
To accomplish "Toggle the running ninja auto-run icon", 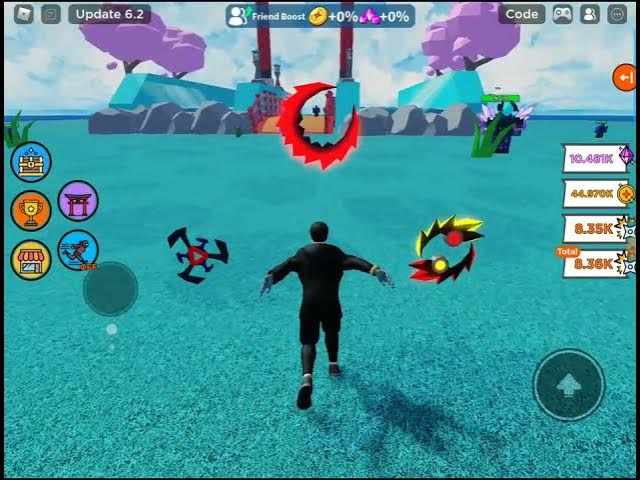I will (78, 250).
